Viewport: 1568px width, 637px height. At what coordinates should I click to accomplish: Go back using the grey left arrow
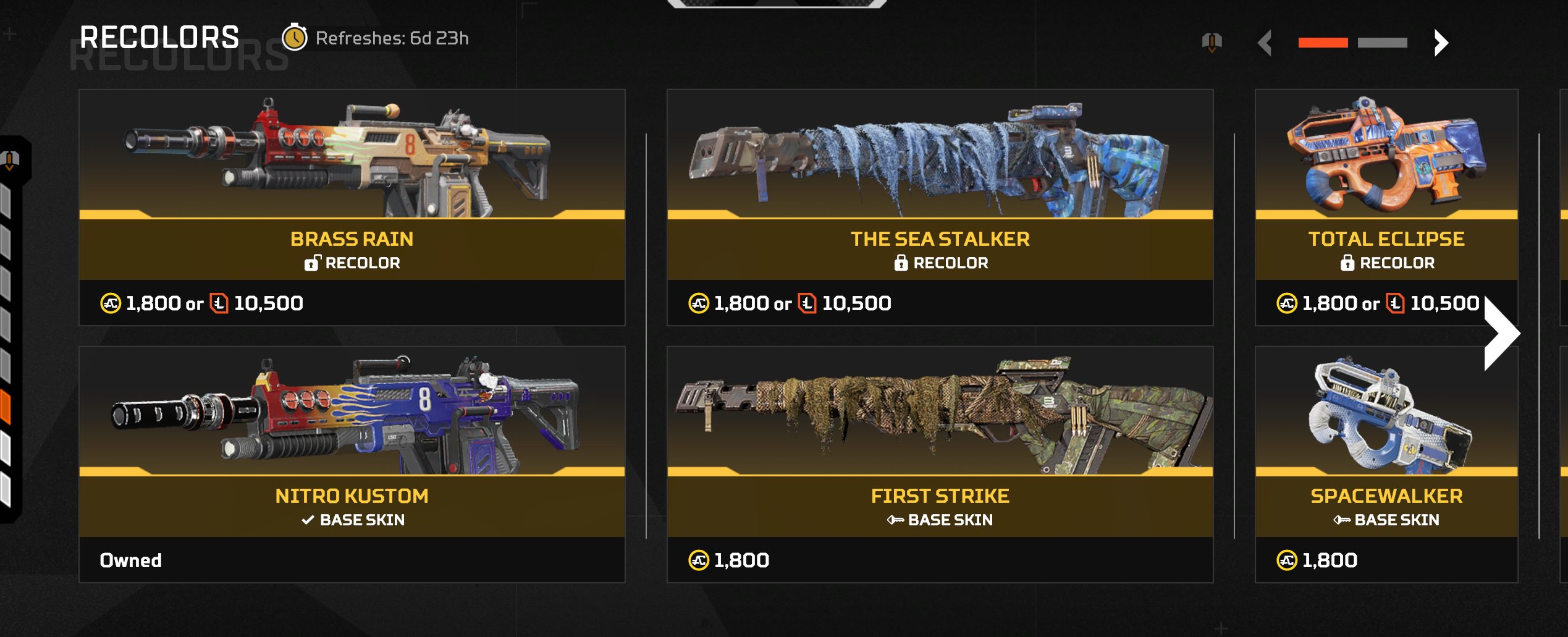coord(1265,43)
